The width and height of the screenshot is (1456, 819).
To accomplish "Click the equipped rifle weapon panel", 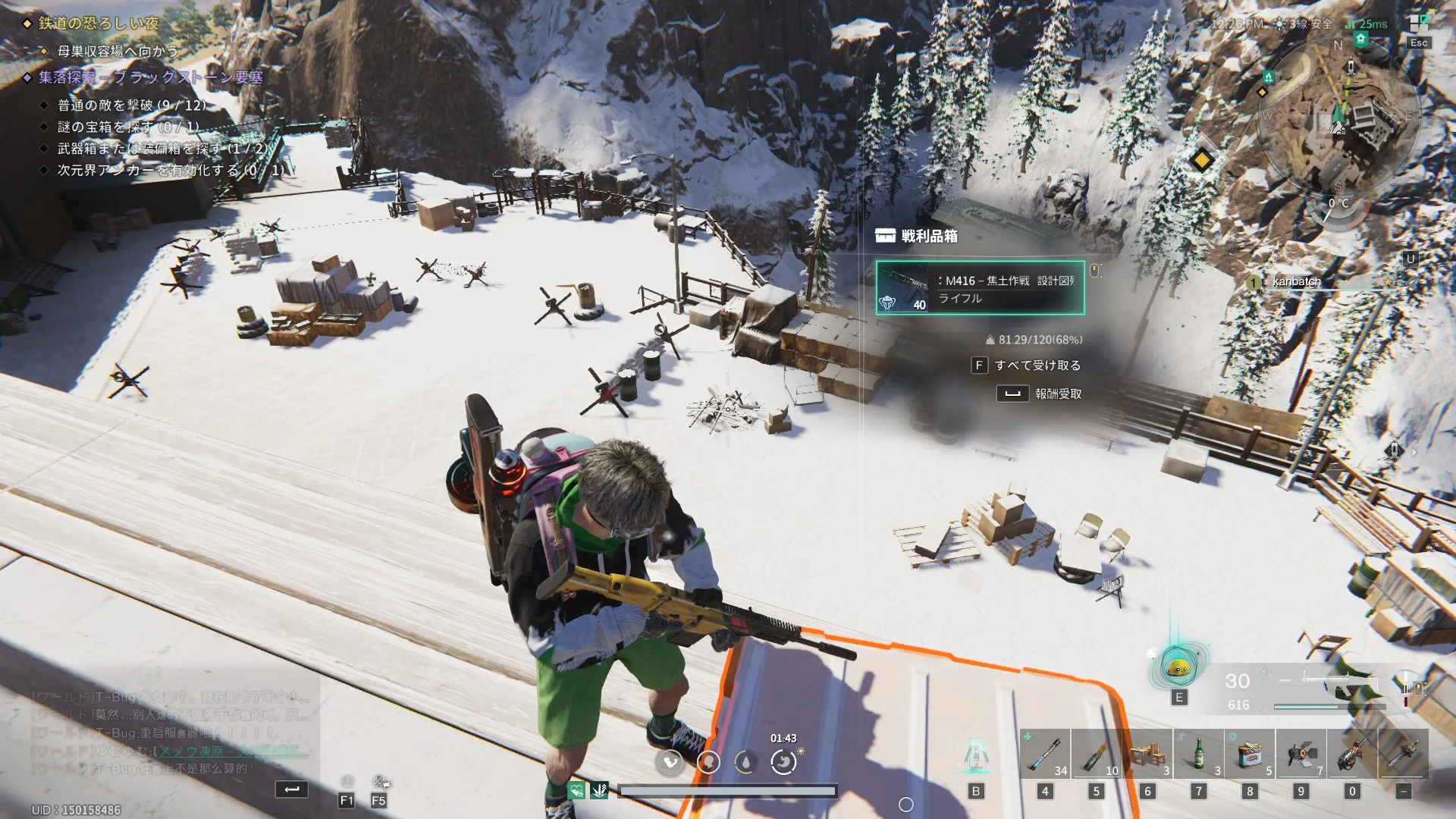I will (1304, 689).
